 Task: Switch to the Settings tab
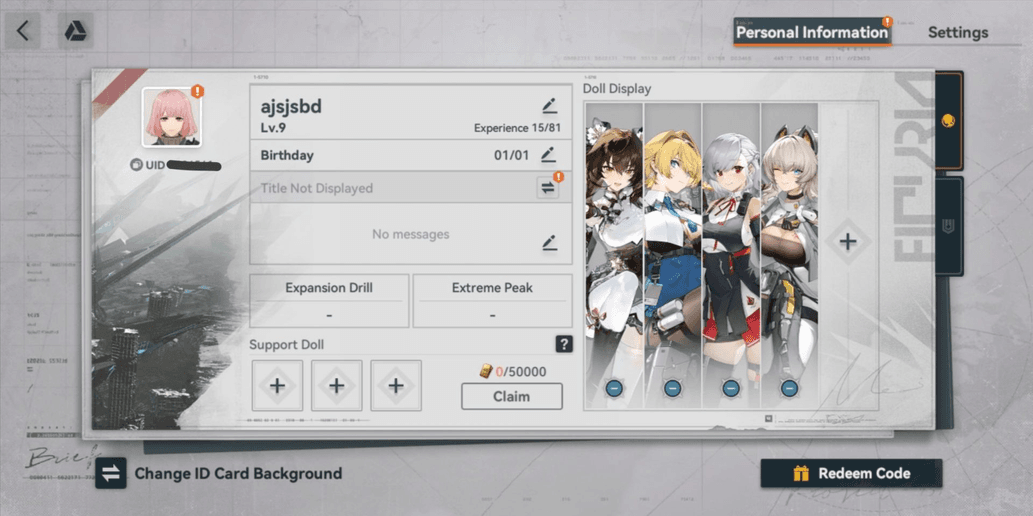coord(957,32)
